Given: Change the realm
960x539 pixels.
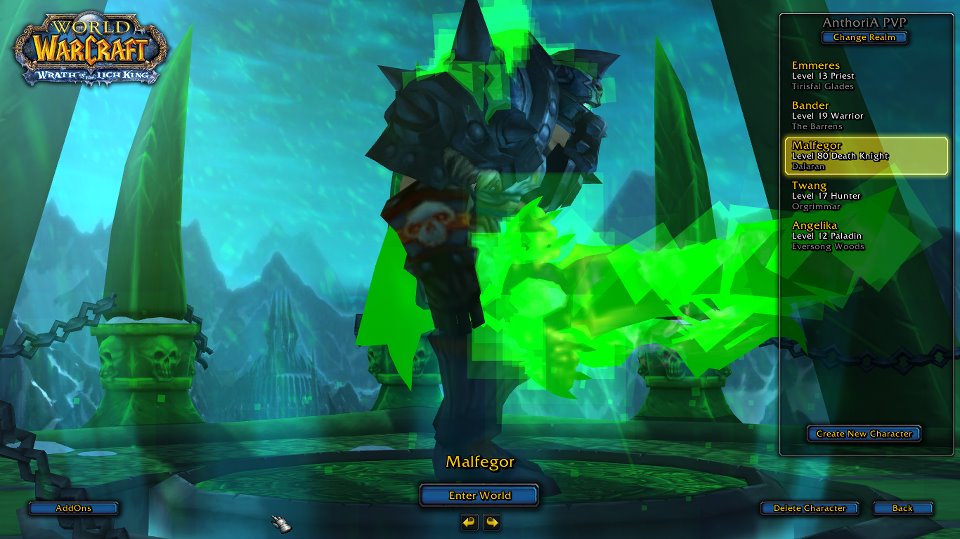Looking at the screenshot, I should pos(865,38).
